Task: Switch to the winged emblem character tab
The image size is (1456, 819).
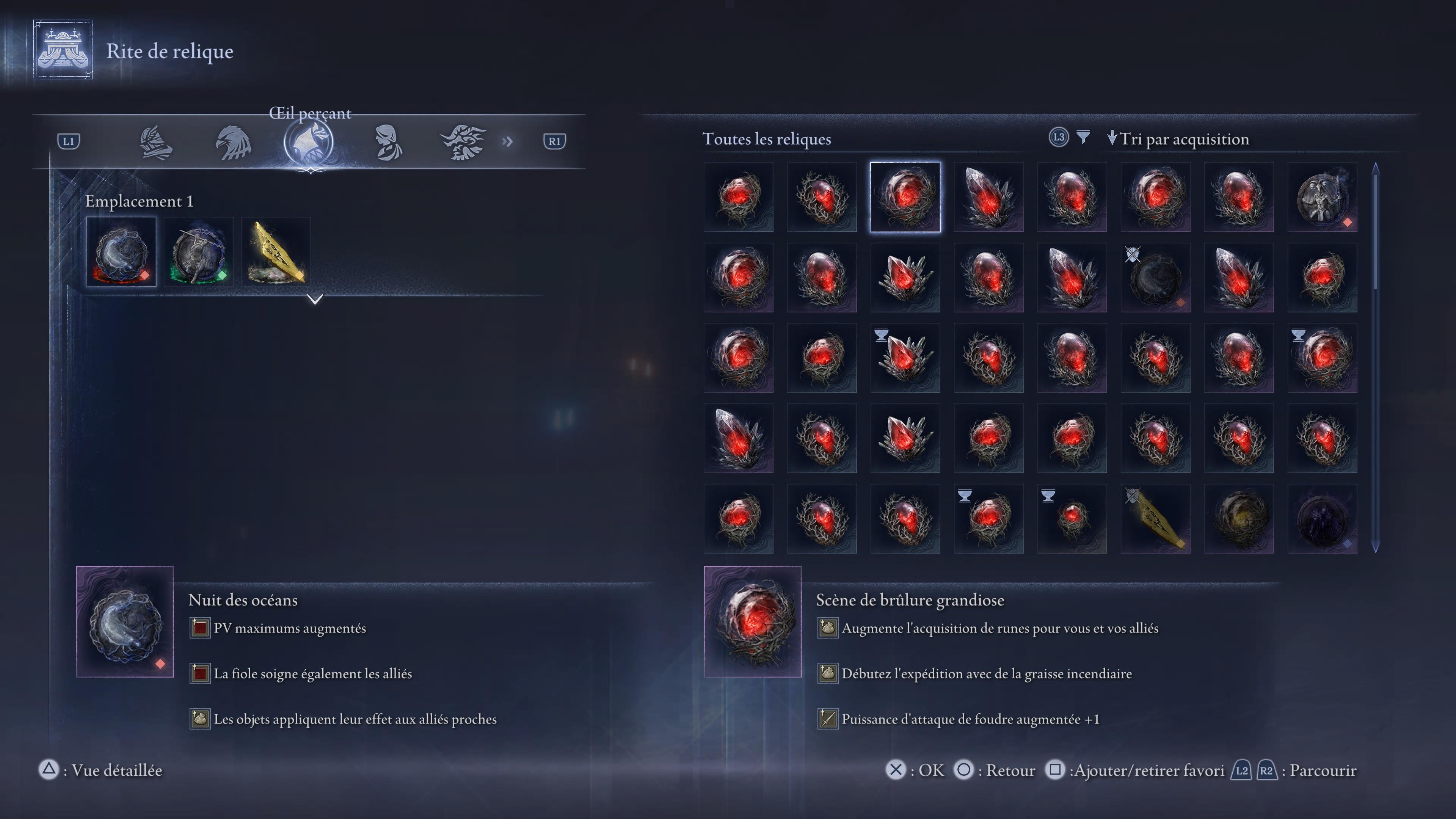Action: tap(463, 142)
